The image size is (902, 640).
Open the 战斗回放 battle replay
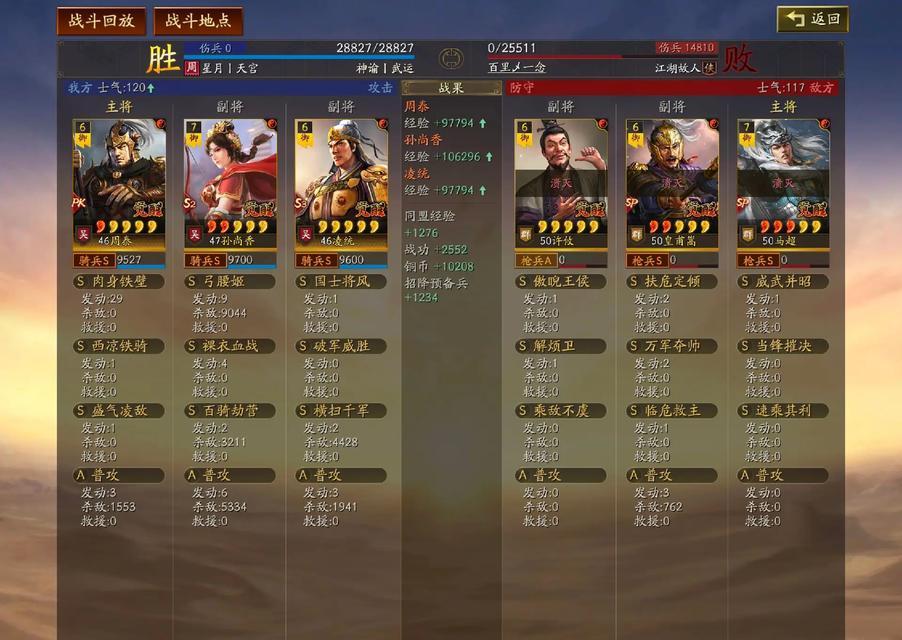[x=101, y=20]
